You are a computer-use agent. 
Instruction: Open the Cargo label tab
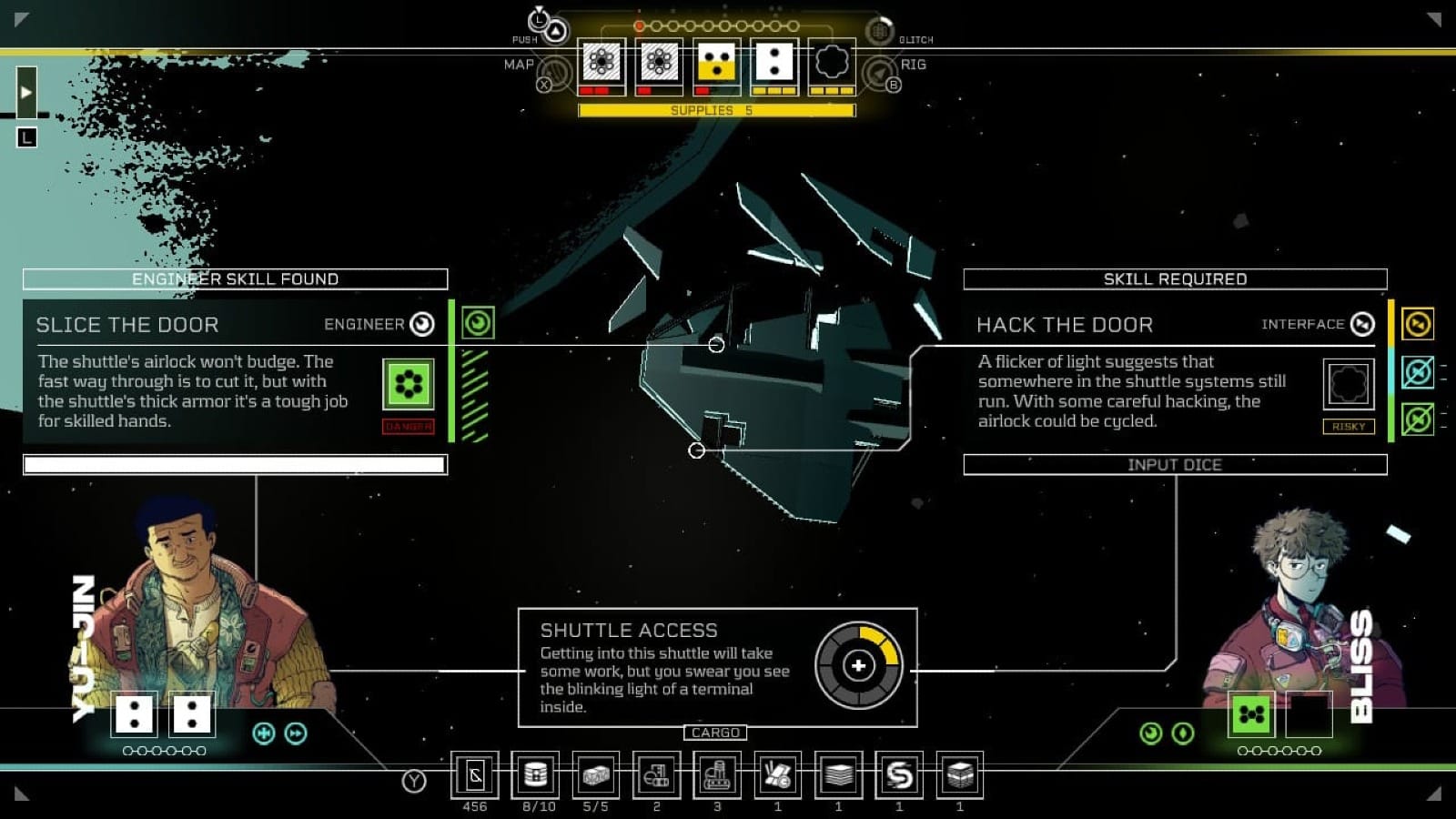pyautogui.click(x=715, y=733)
